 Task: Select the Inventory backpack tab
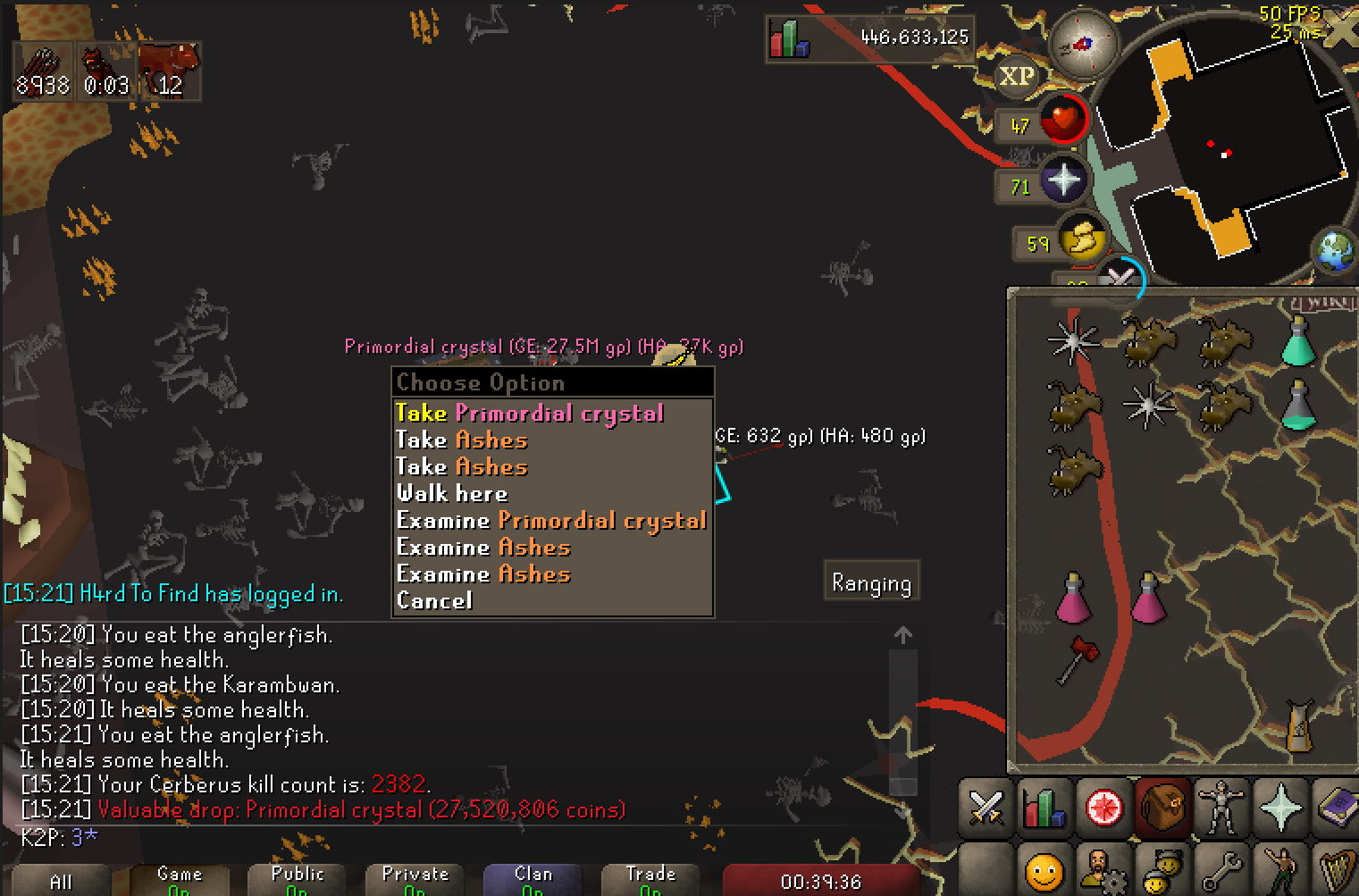[x=1162, y=808]
